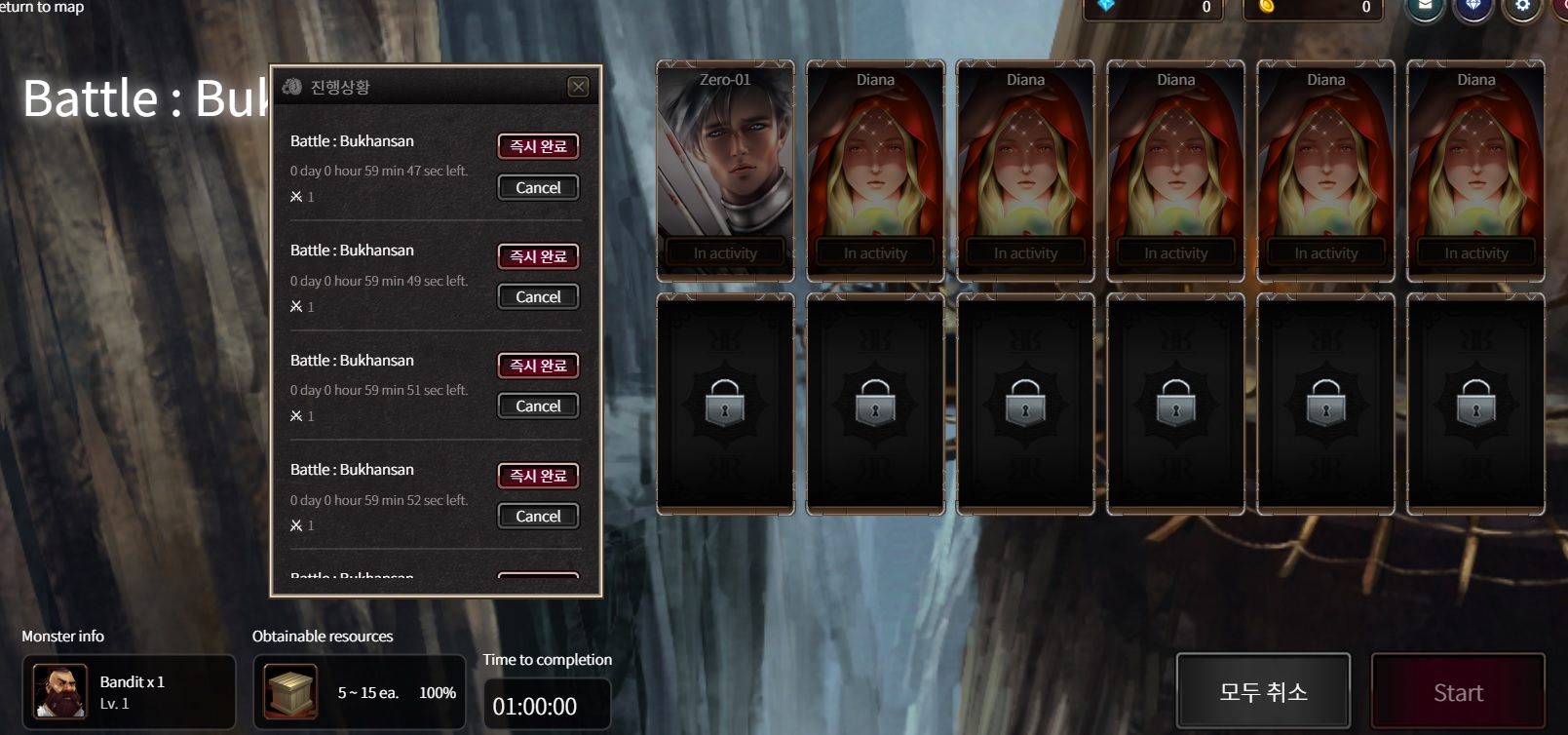The image size is (1568, 735).
Task: Select the Zero-01 character card
Action: pyautogui.click(x=725, y=171)
